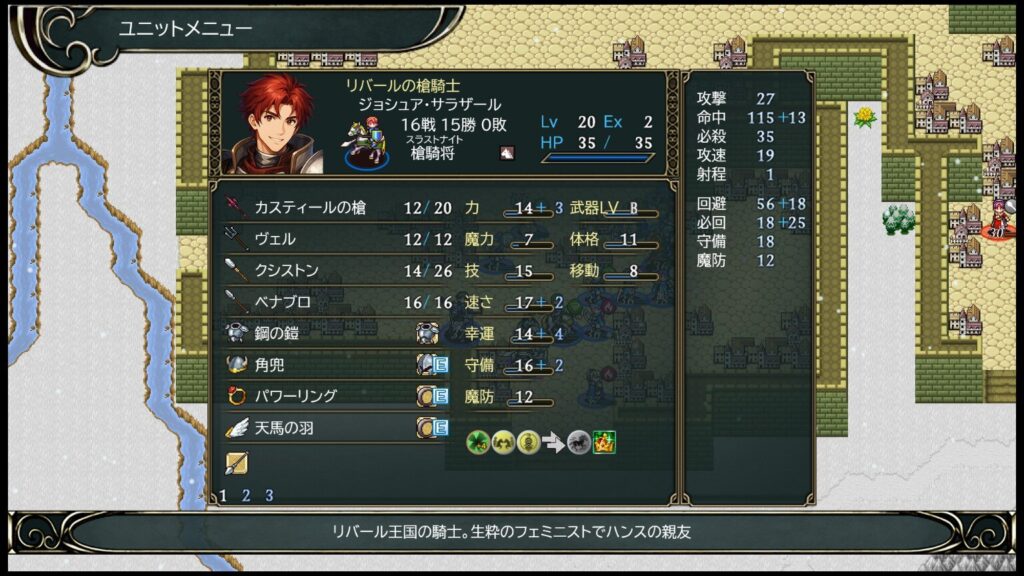Inspect the black horse skill icon
This screenshot has width=1024, height=576.
[x=579, y=441]
